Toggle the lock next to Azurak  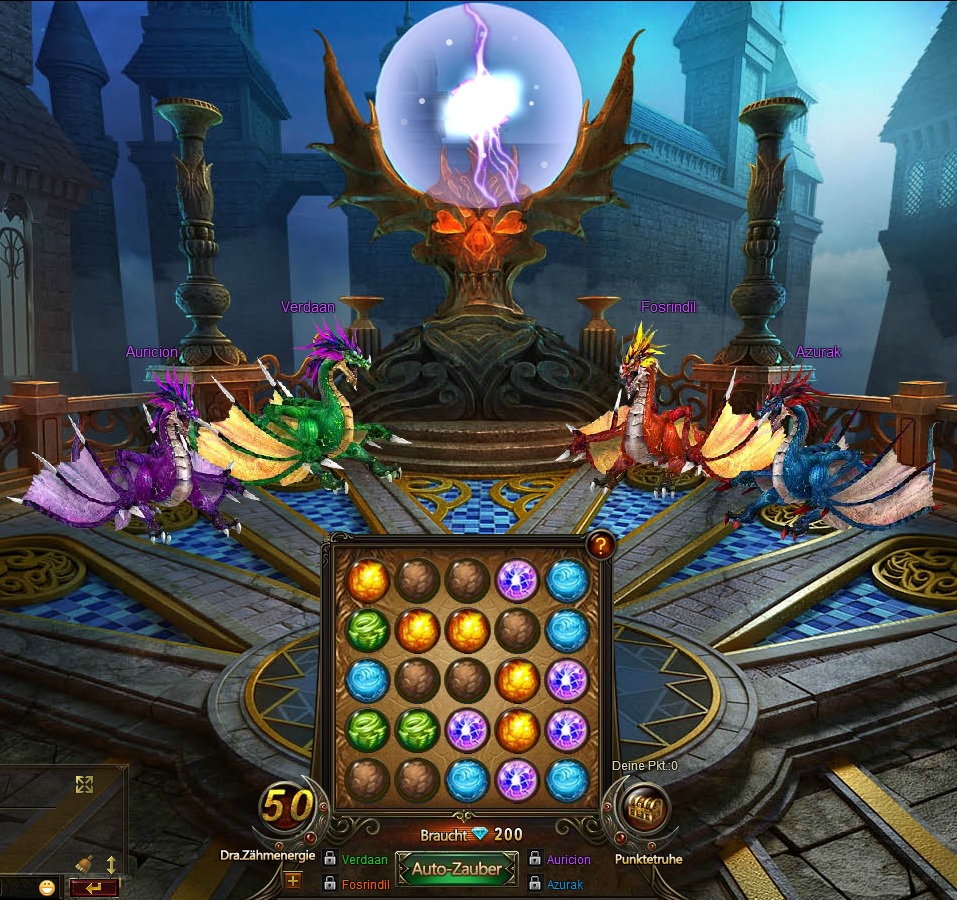pos(534,884)
